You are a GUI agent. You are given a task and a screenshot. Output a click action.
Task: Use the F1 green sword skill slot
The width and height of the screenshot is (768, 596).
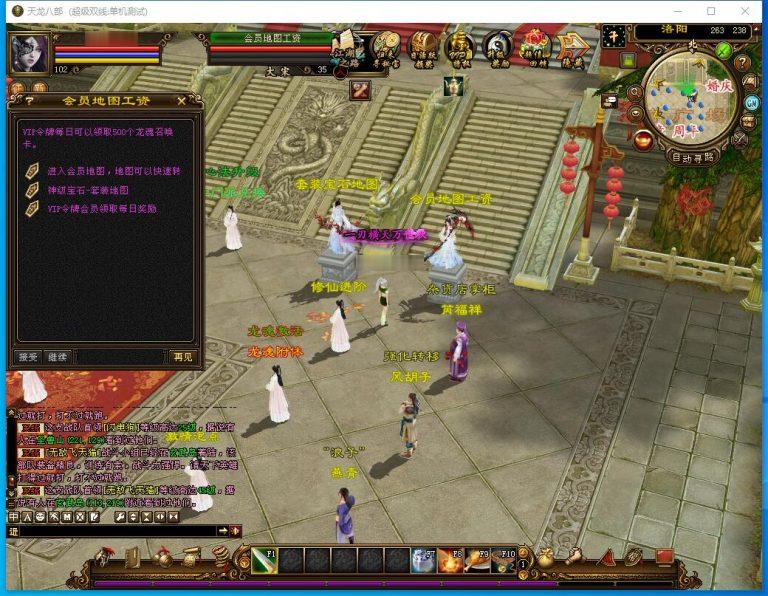(264, 560)
